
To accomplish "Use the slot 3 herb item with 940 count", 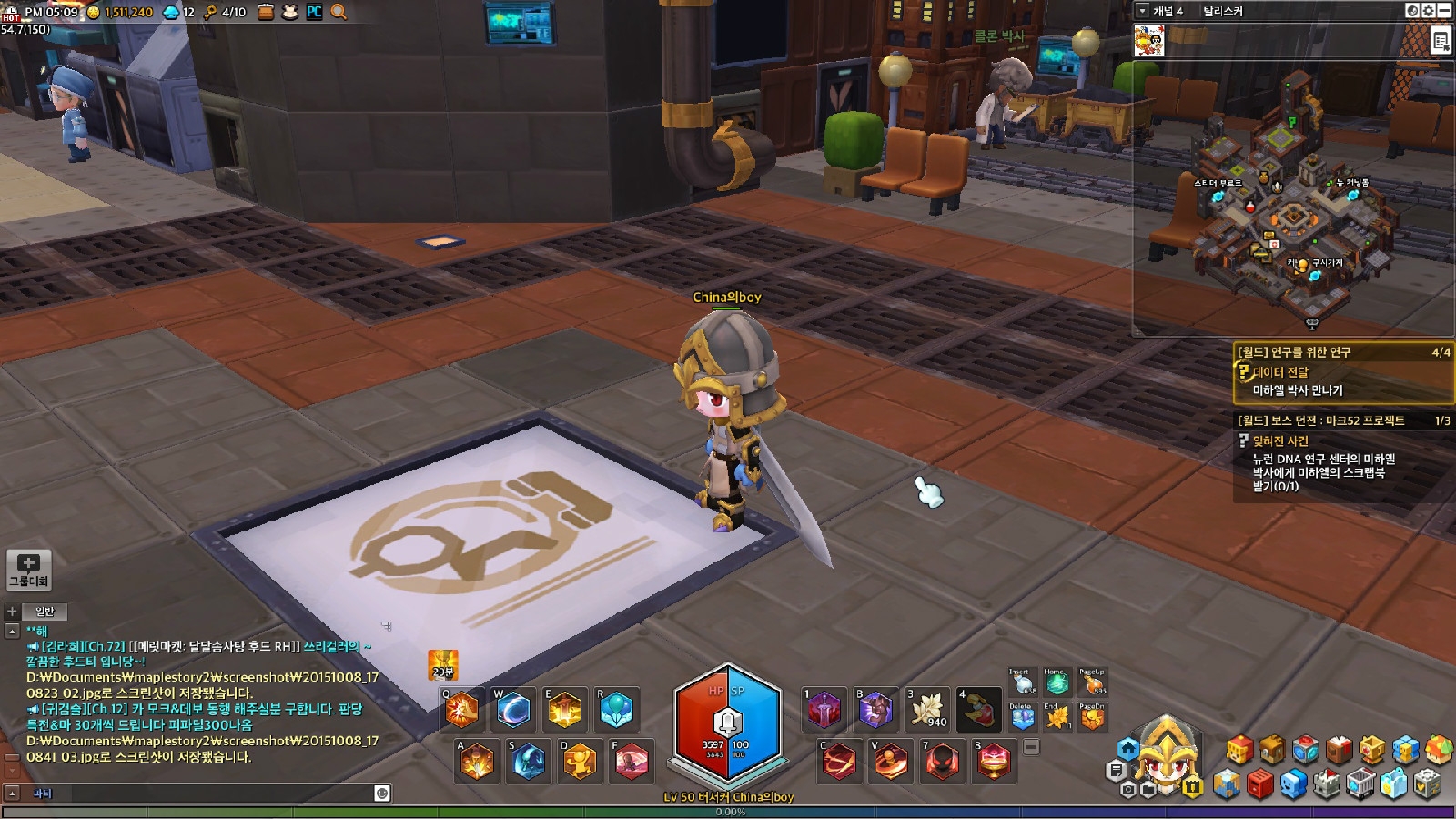I will coord(927,710).
